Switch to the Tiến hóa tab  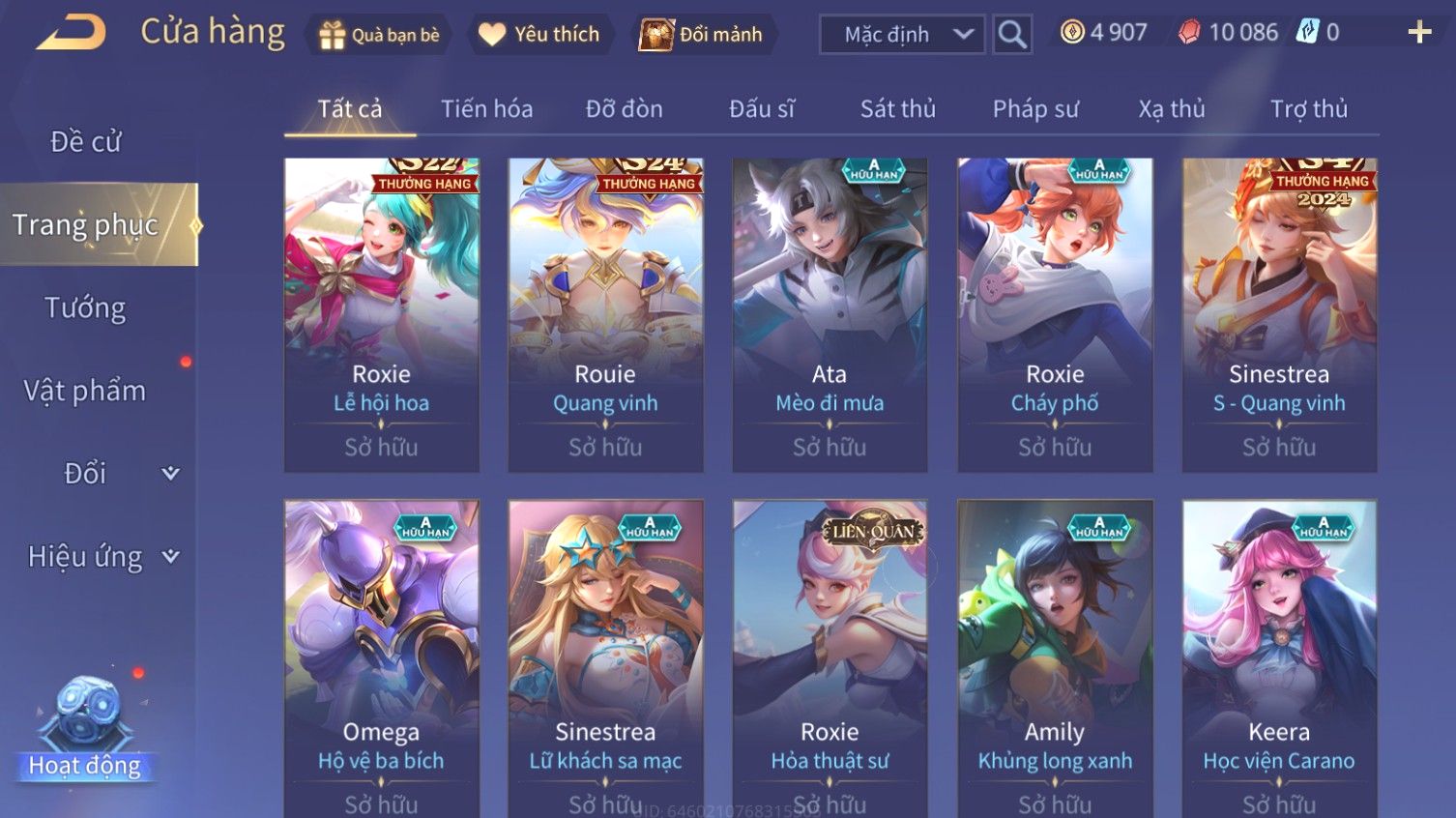coord(486,109)
